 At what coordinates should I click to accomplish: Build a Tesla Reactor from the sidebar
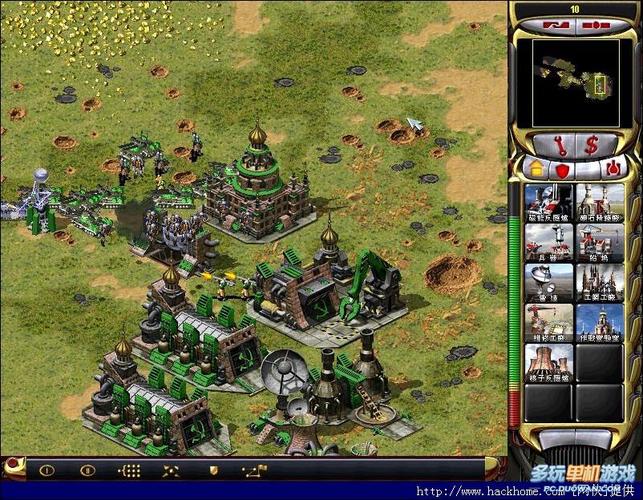point(549,203)
